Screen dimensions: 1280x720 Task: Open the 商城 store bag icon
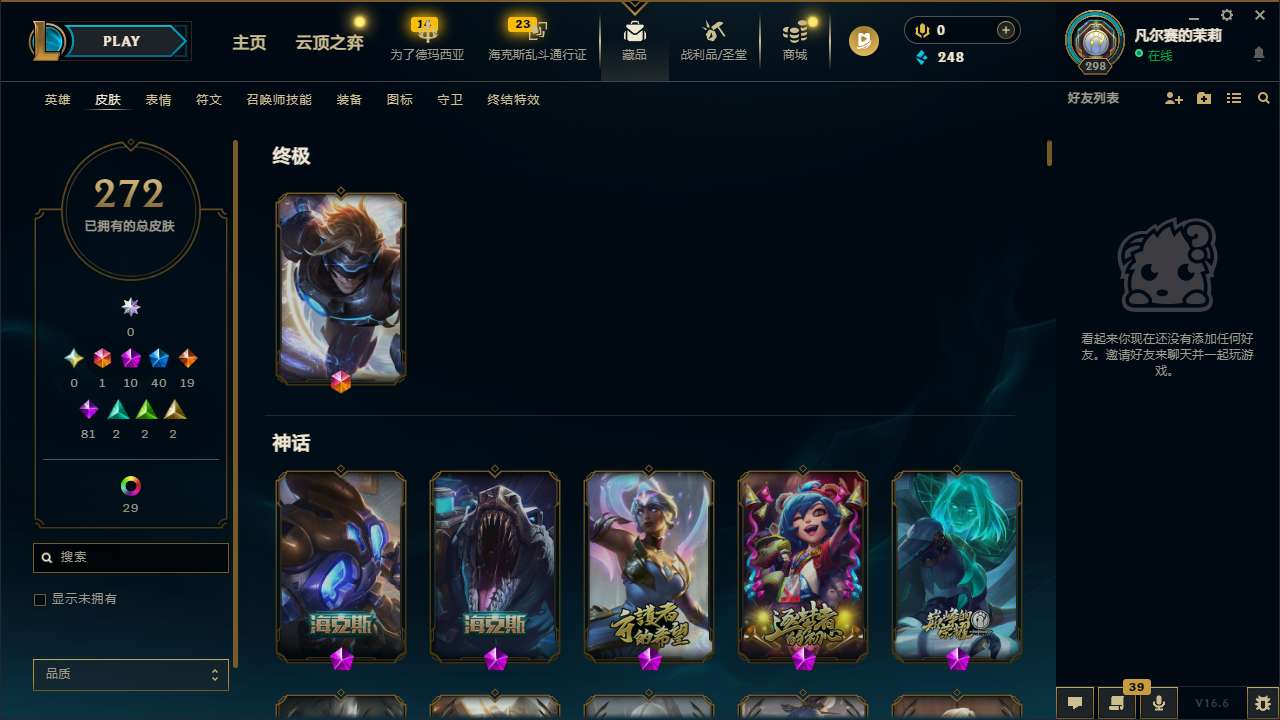795,30
